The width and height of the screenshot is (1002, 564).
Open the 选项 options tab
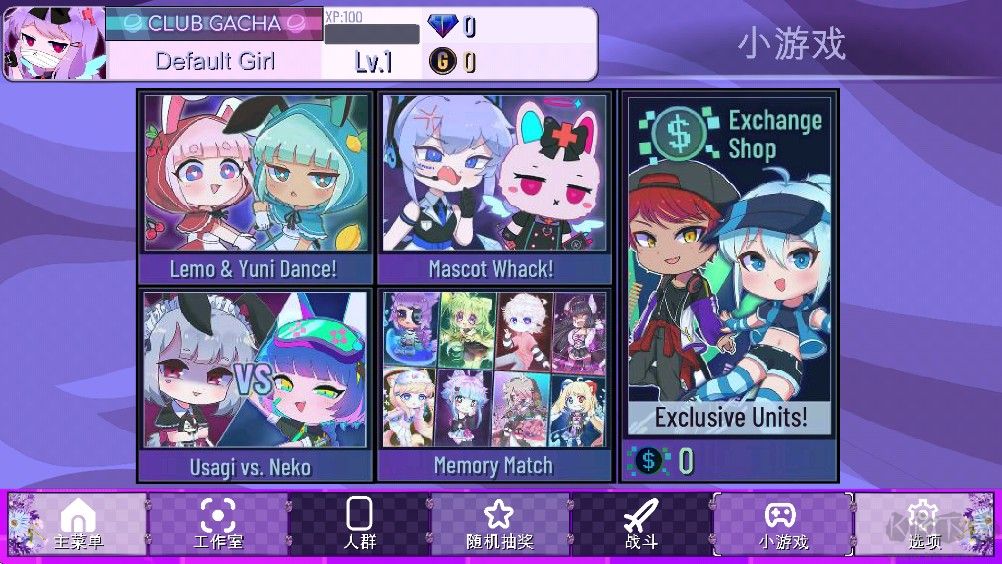click(924, 525)
